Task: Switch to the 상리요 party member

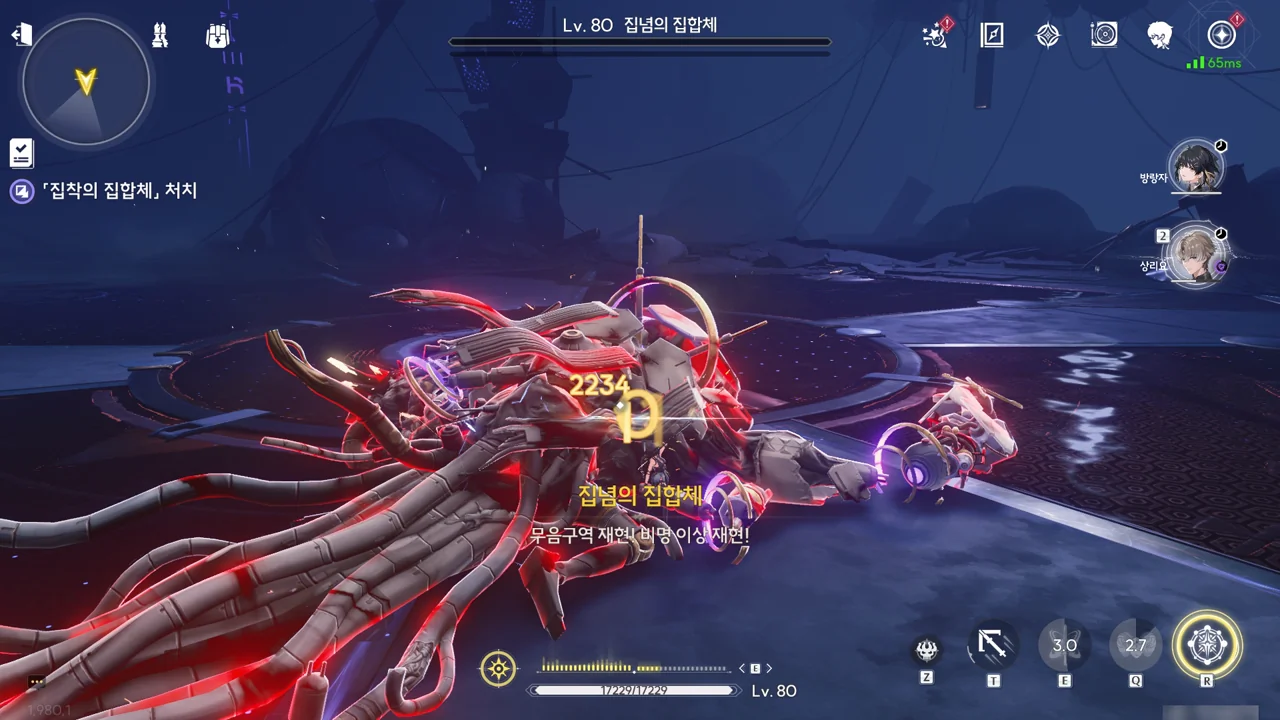Action: pyautogui.click(x=1196, y=257)
